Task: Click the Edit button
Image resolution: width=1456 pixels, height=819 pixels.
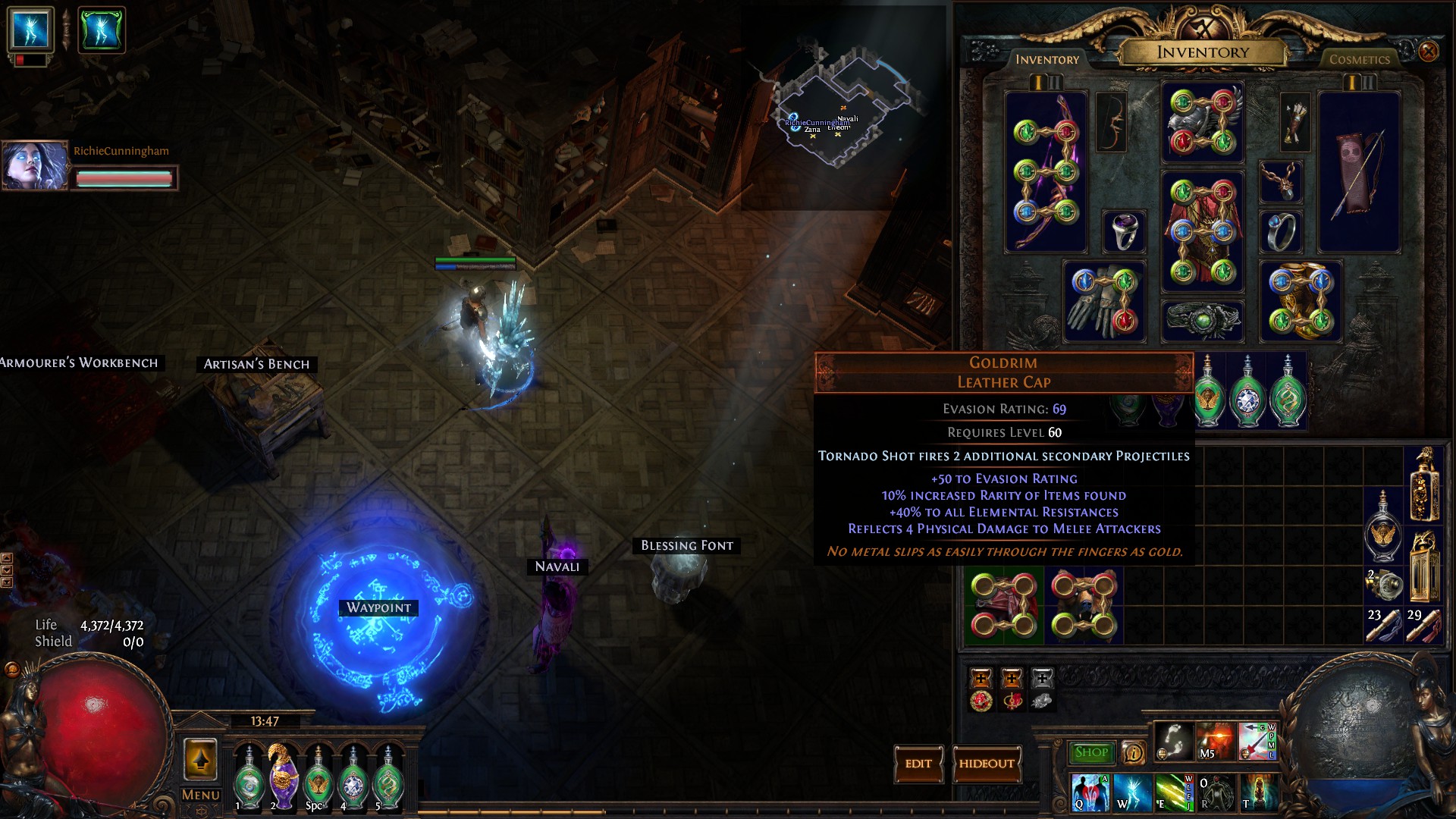Action: [x=919, y=764]
